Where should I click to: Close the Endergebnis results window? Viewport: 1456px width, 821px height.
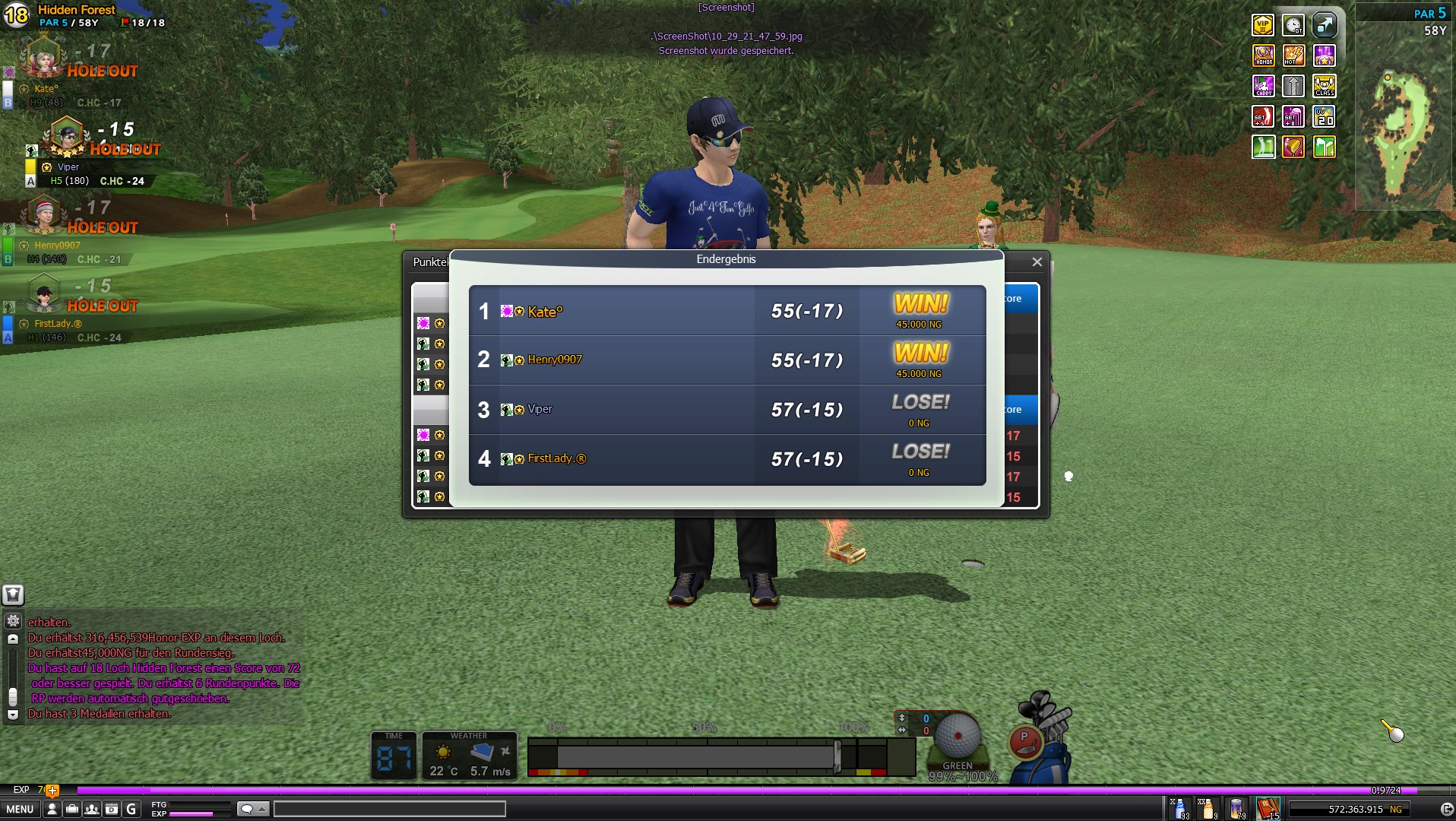point(1037,262)
